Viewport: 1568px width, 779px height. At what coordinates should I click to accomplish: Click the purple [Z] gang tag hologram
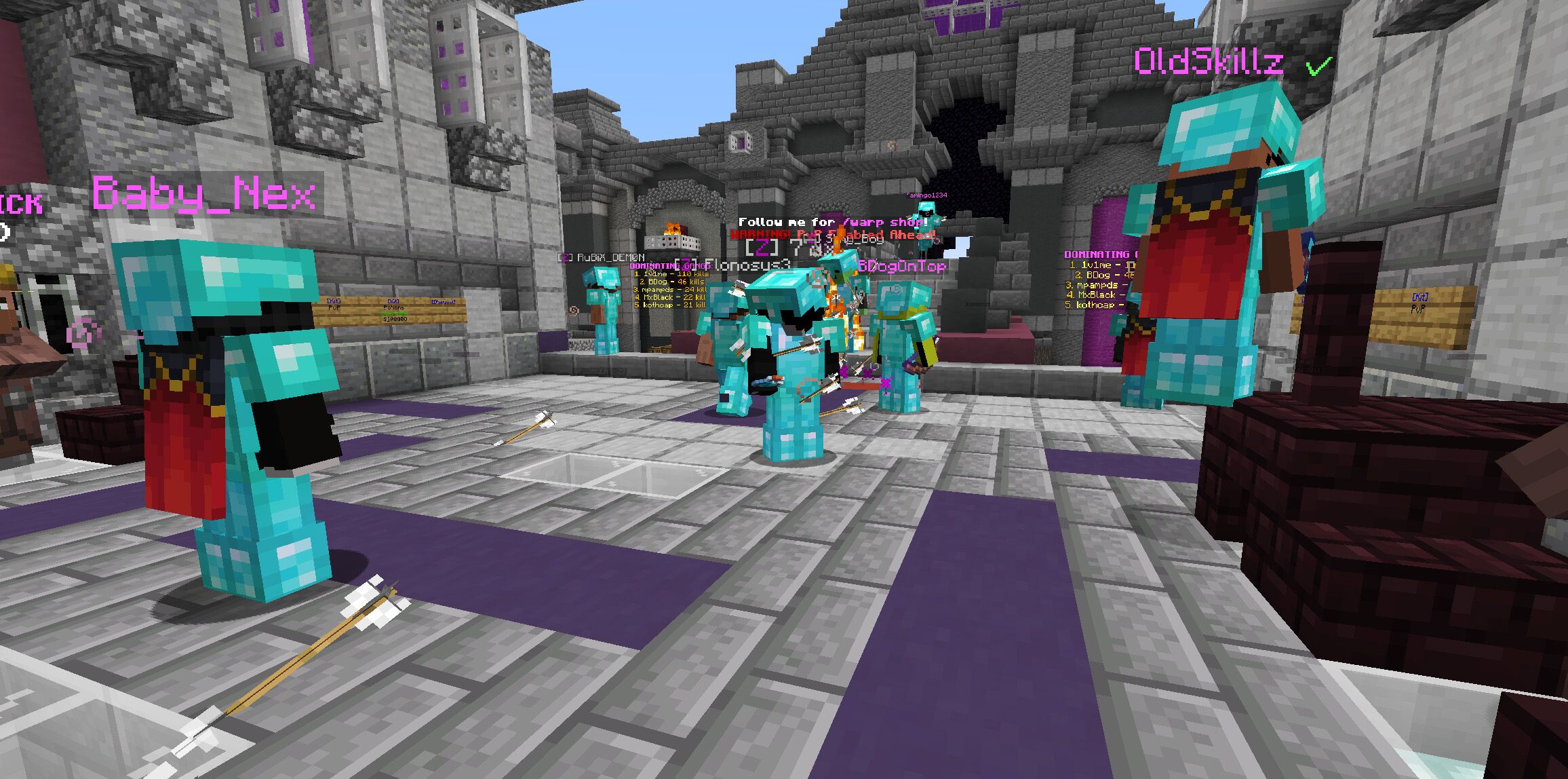[760, 246]
